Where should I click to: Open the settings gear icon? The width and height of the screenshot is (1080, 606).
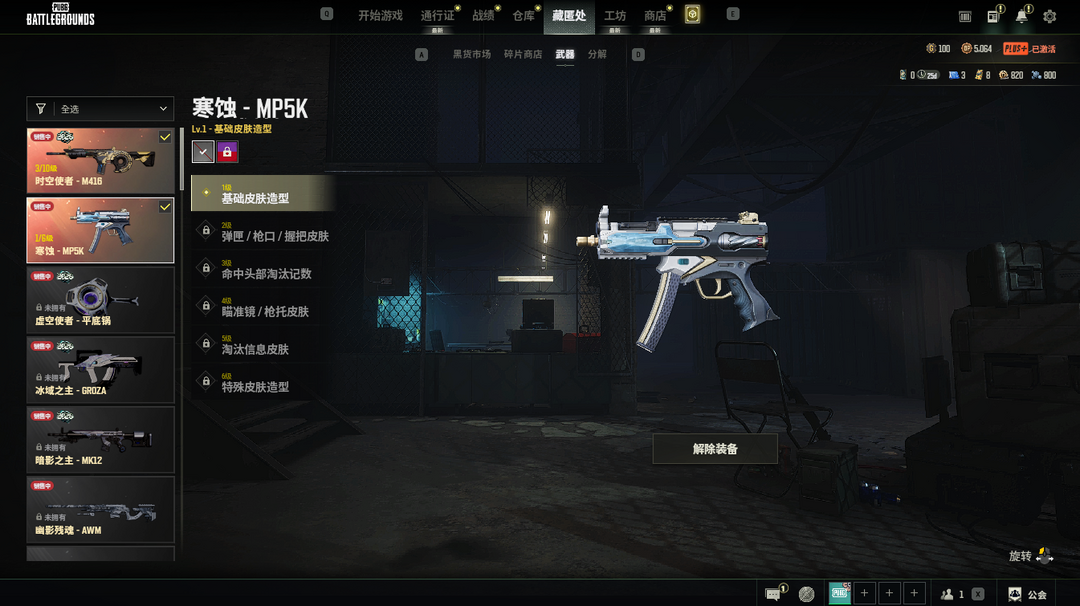point(1049,16)
